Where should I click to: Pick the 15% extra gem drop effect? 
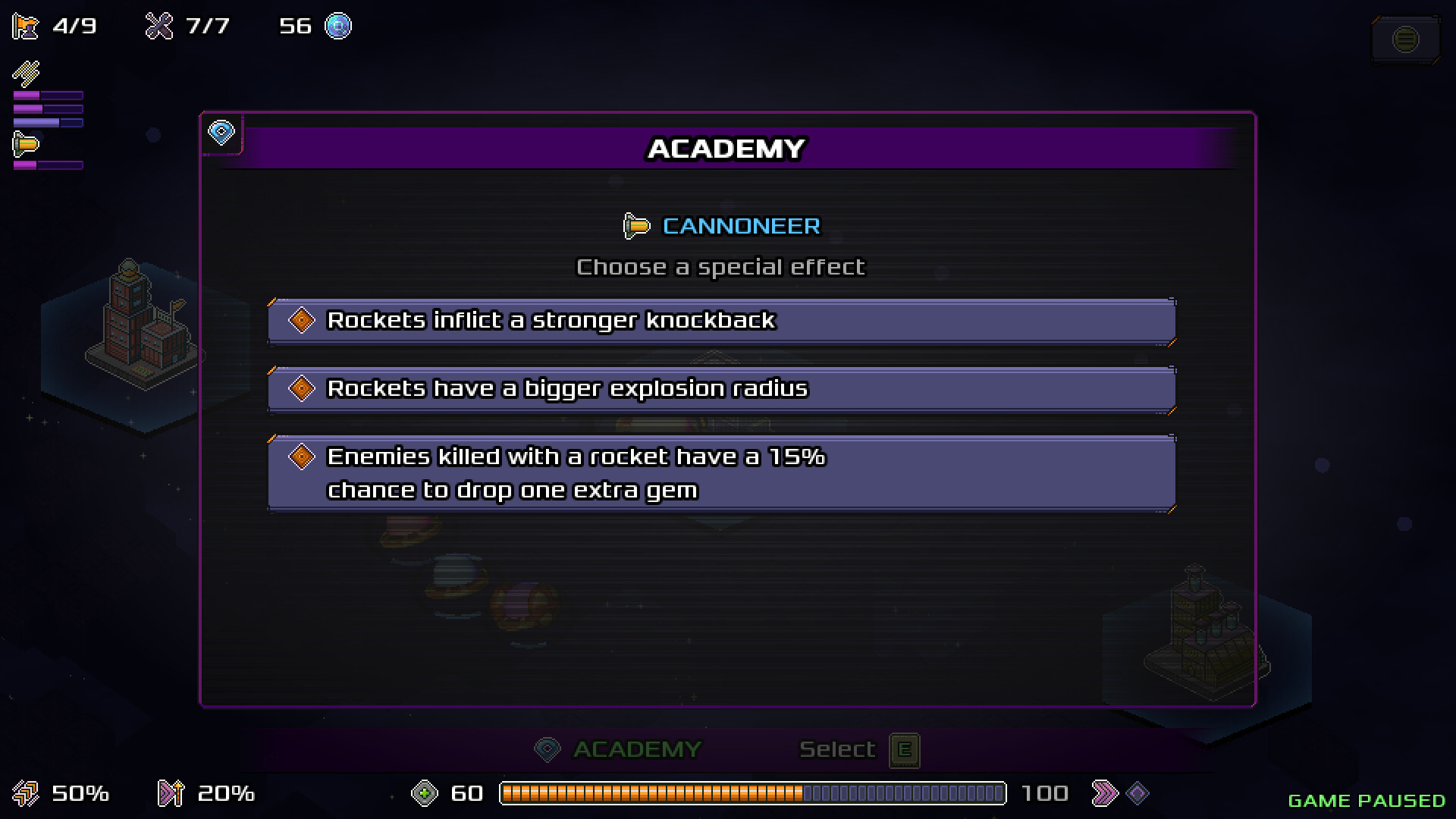[720, 473]
